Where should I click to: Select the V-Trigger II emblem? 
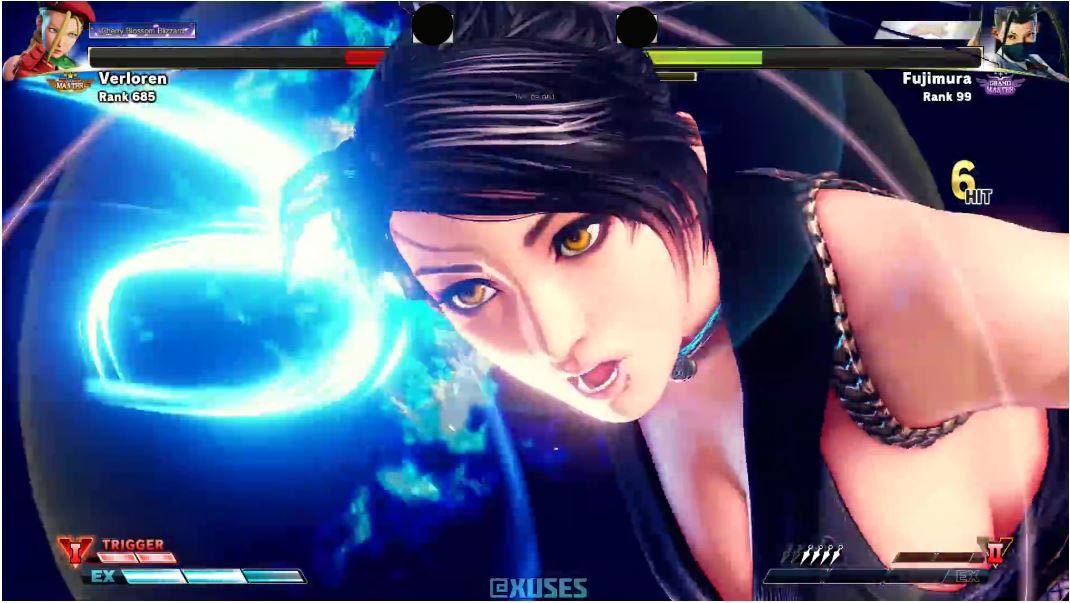[x=996, y=550]
